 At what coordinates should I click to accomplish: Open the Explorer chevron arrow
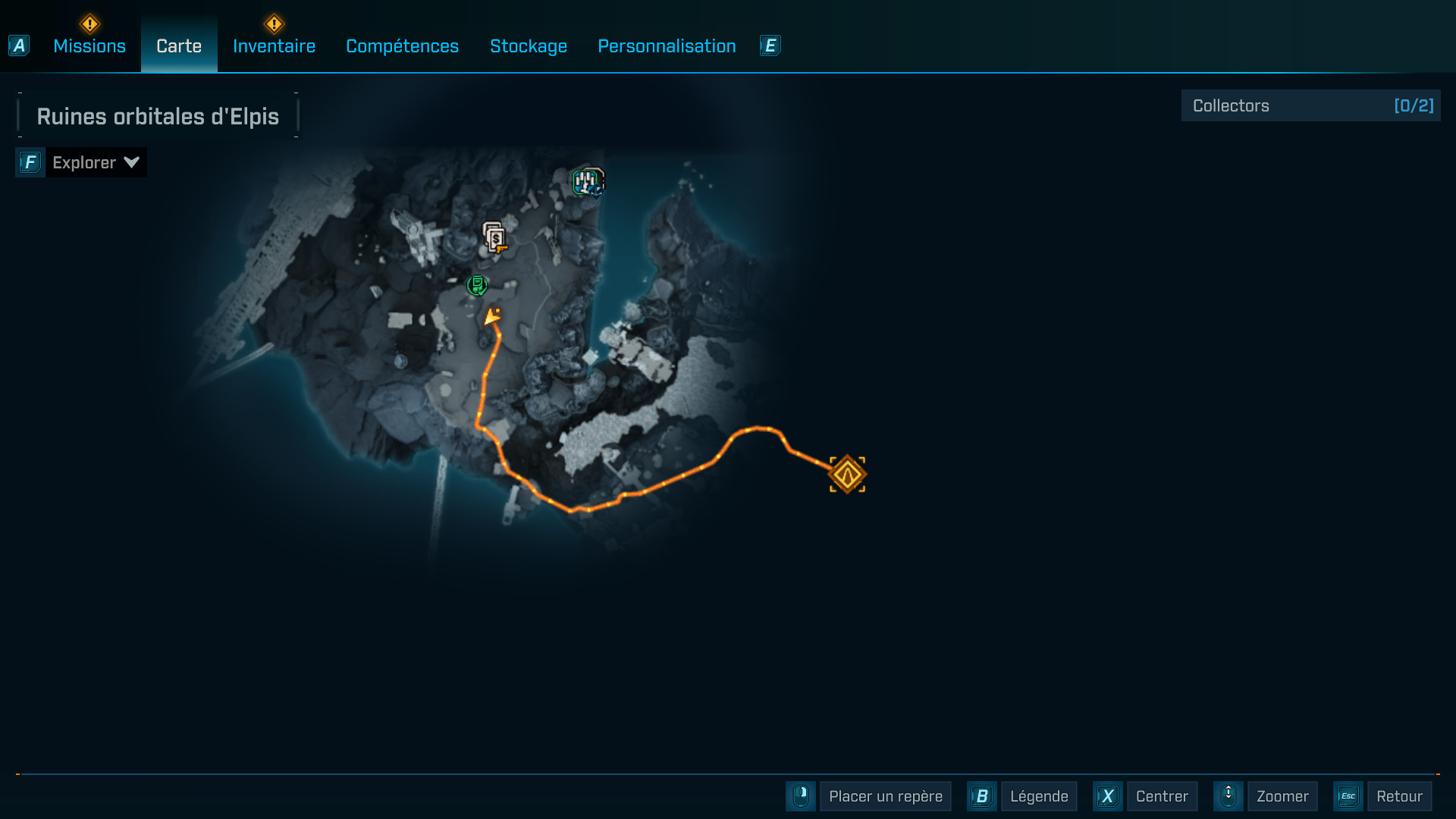(130, 162)
